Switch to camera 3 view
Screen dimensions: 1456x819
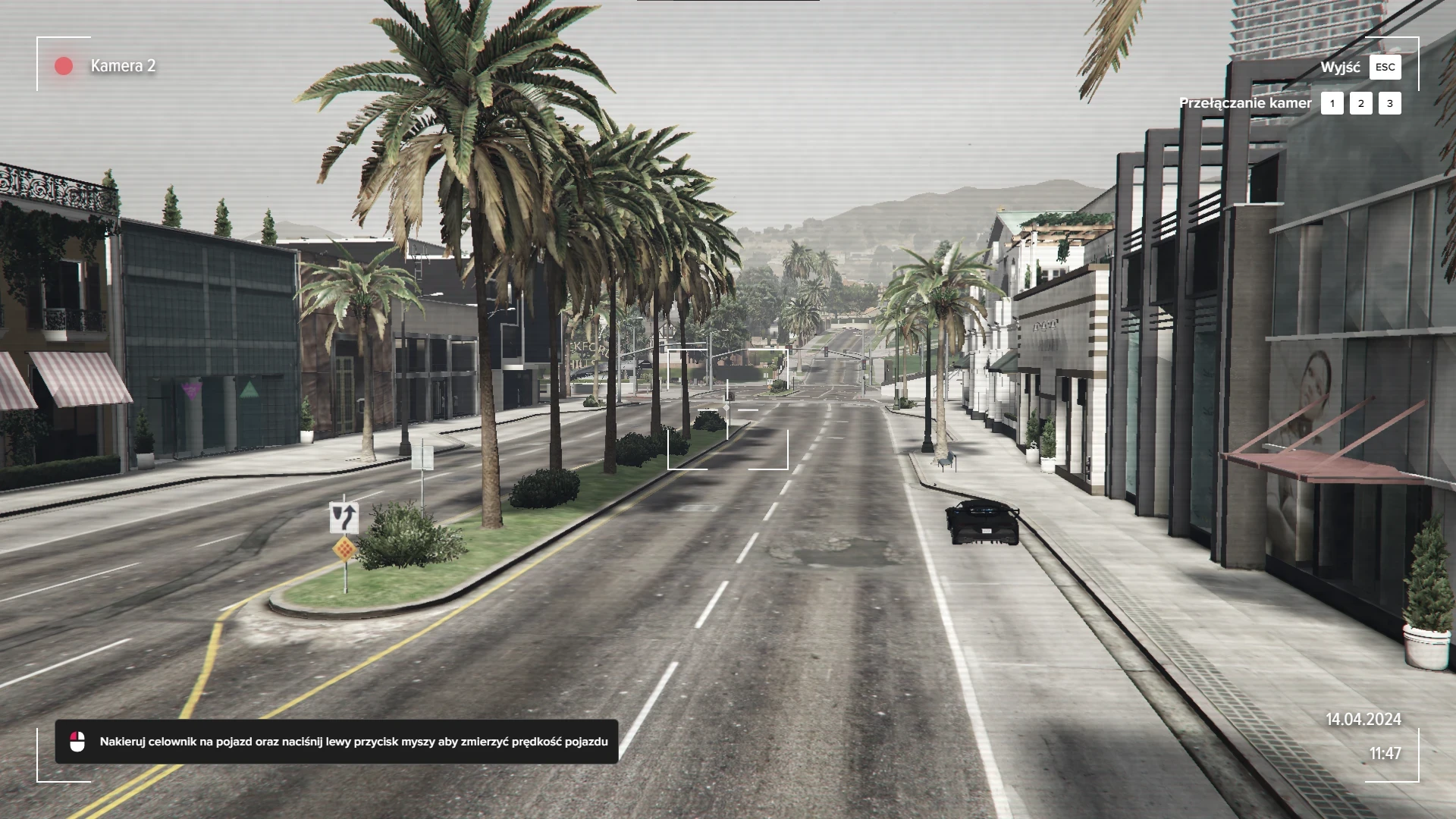coord(1389,104)
